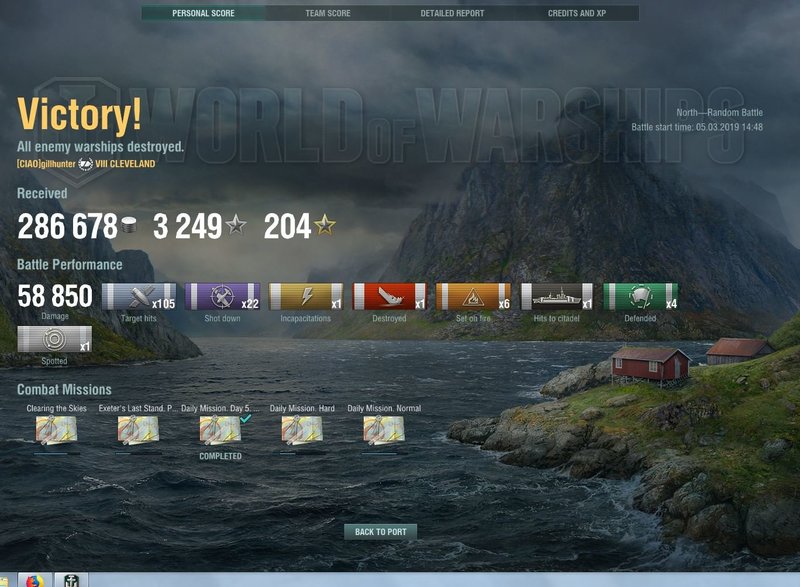View the completed Daily Mission Day 5
The height and width of the screenshot is (587, 800).
pos(220,430)
